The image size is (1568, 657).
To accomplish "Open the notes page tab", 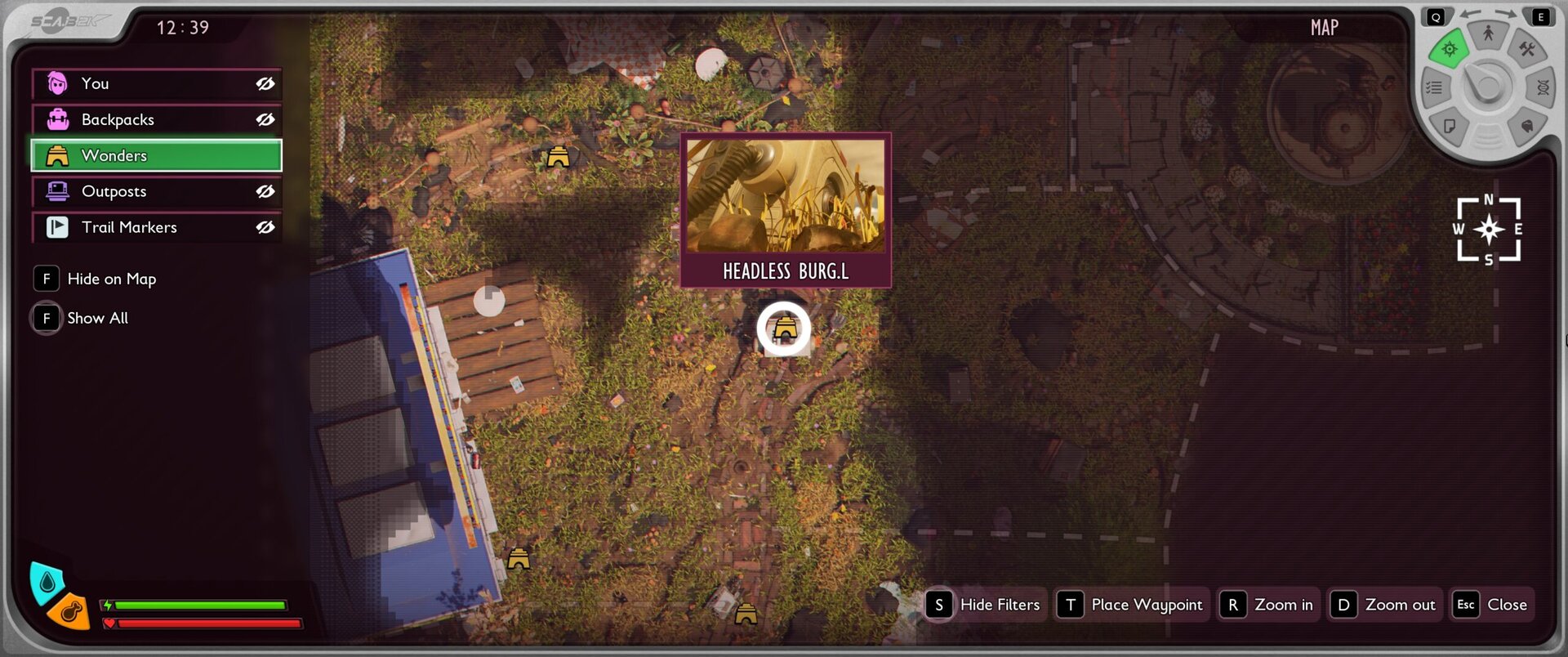I will [x=1450, y=126].
